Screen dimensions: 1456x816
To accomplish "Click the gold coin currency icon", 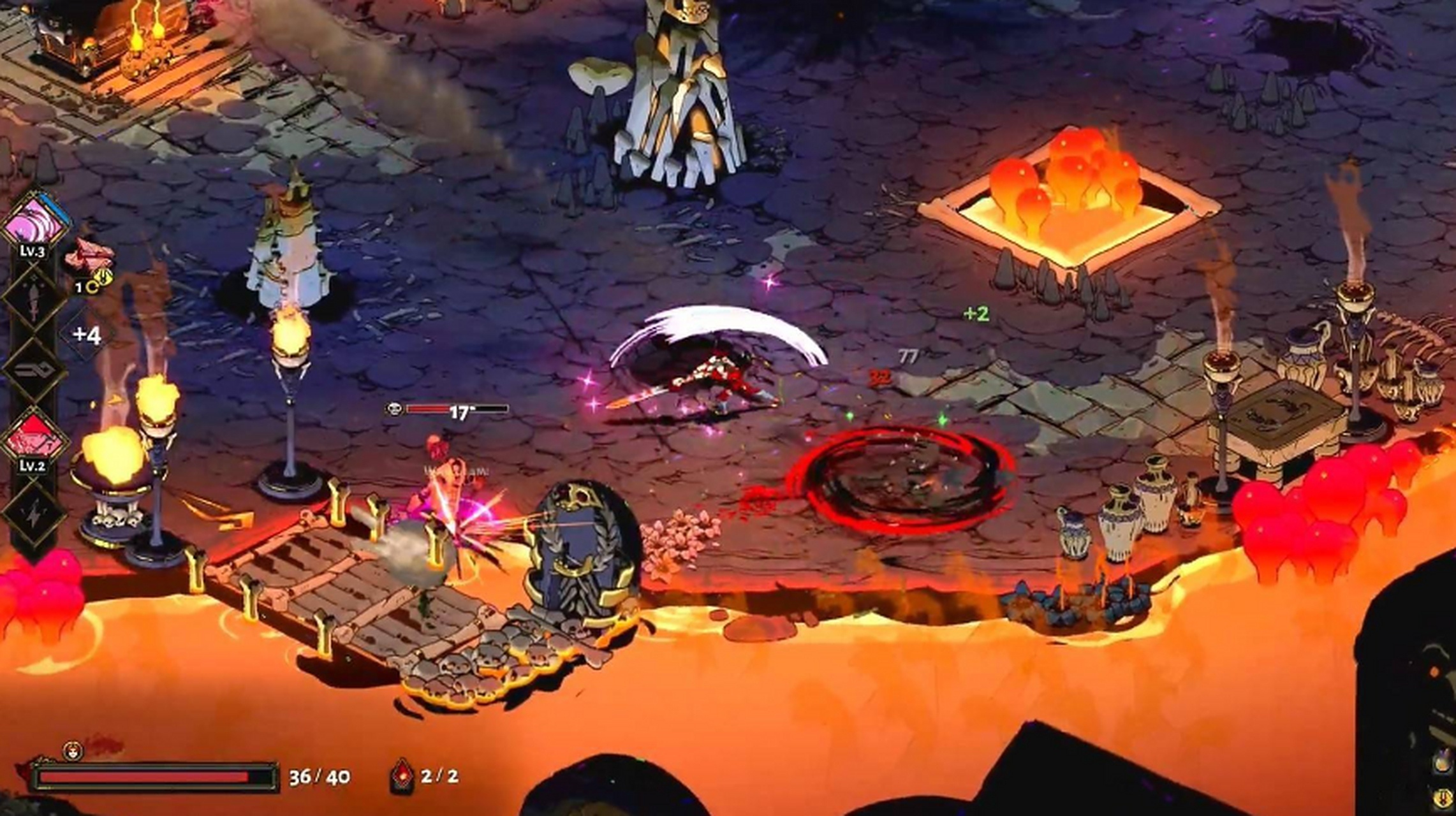I will pos(1443,797).
